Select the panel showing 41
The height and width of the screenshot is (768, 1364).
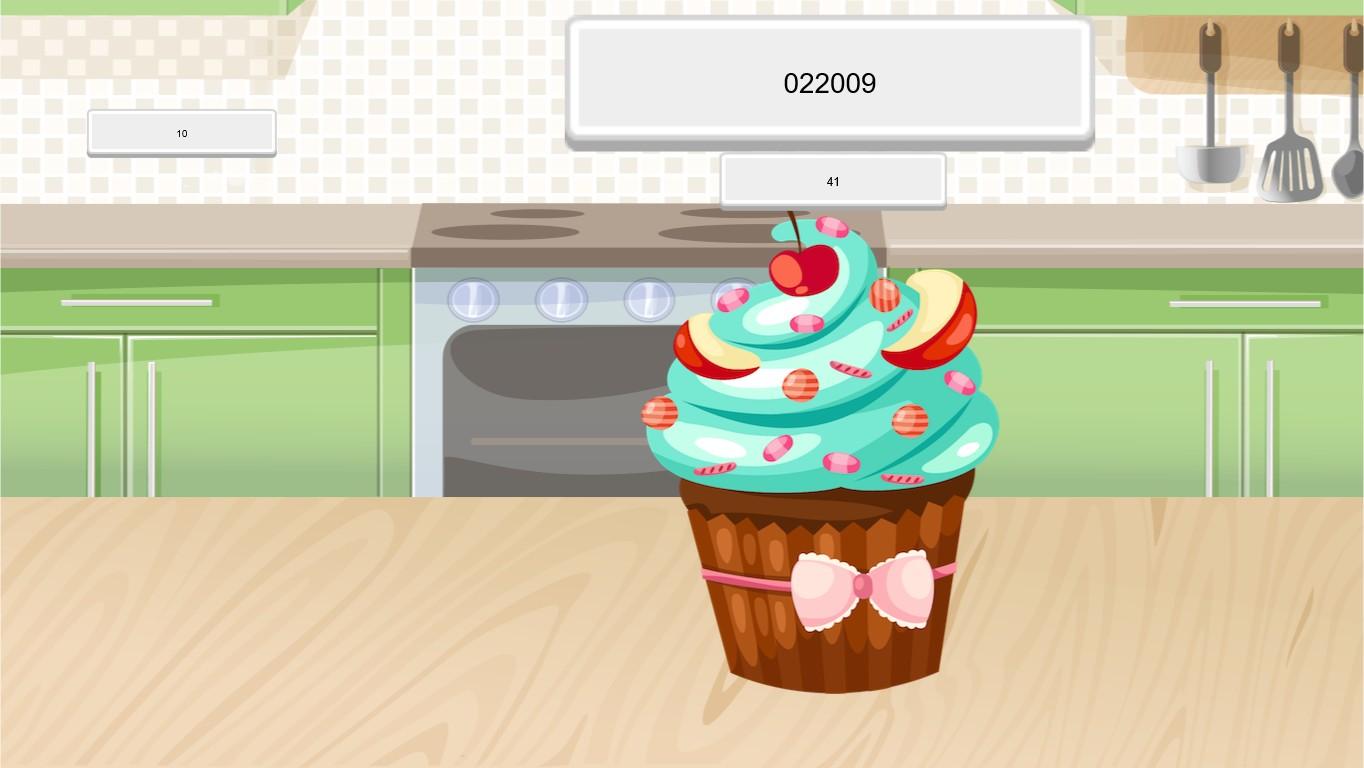[x=832, y=181]
